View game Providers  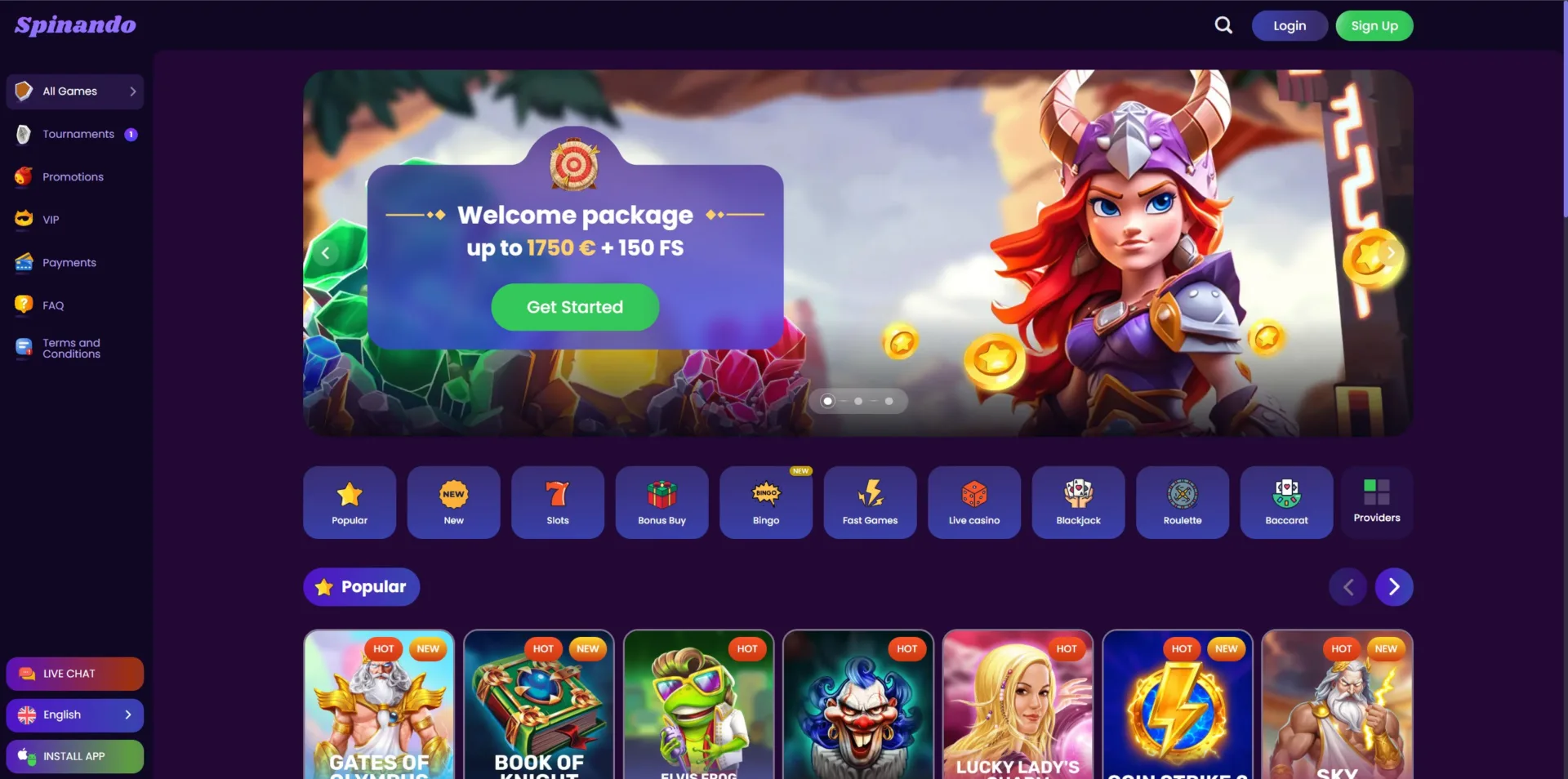pos(1376,502)
